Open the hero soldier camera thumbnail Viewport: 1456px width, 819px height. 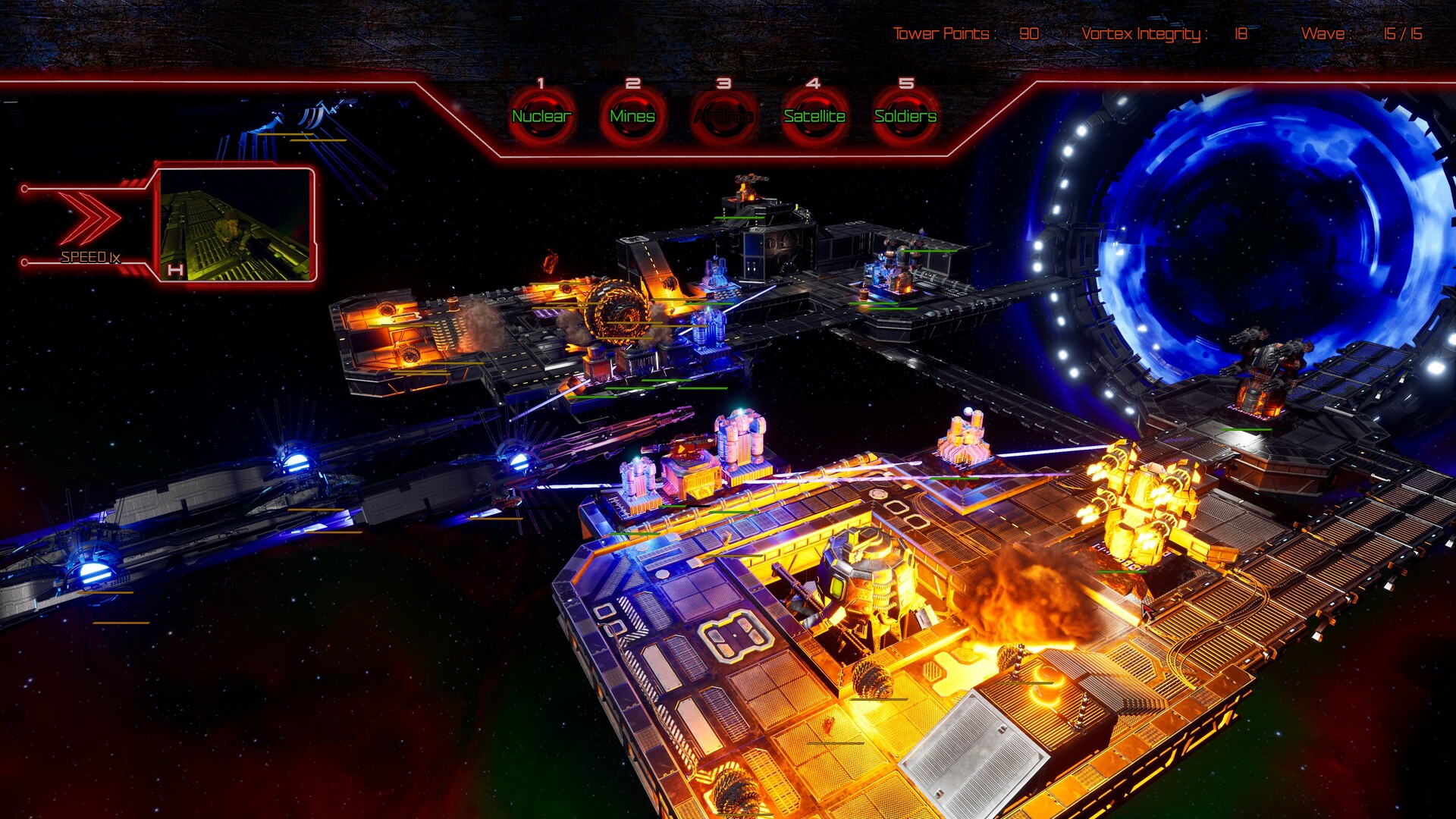tap(236, 225)
